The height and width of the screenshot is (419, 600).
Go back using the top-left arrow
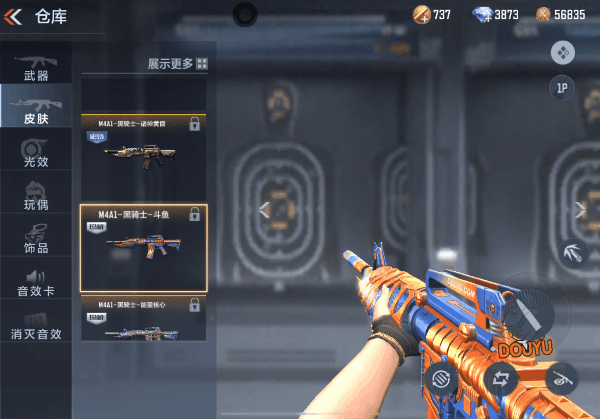(x=15, y=15)
